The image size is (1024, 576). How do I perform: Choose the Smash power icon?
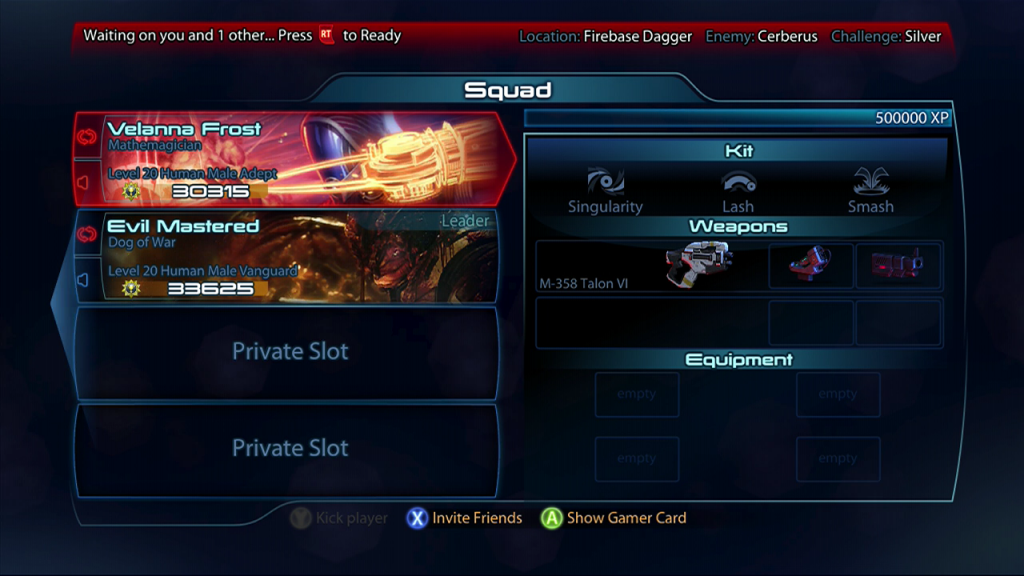870,182
